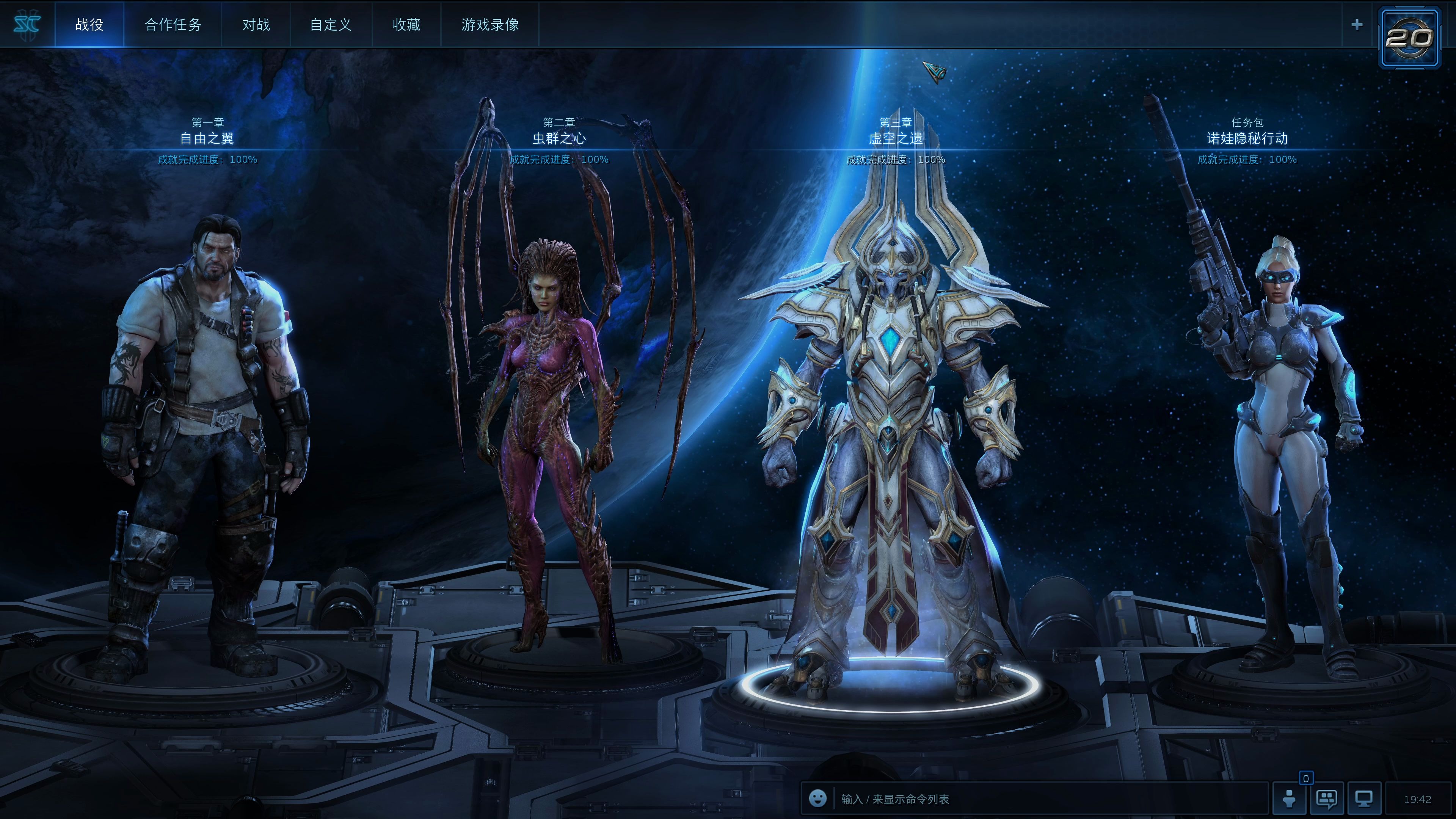Image resolution: width=1456 pixels, height=819 pixels.
Task: Show the 游戏录像 replays tab
Action: [490, 25]
